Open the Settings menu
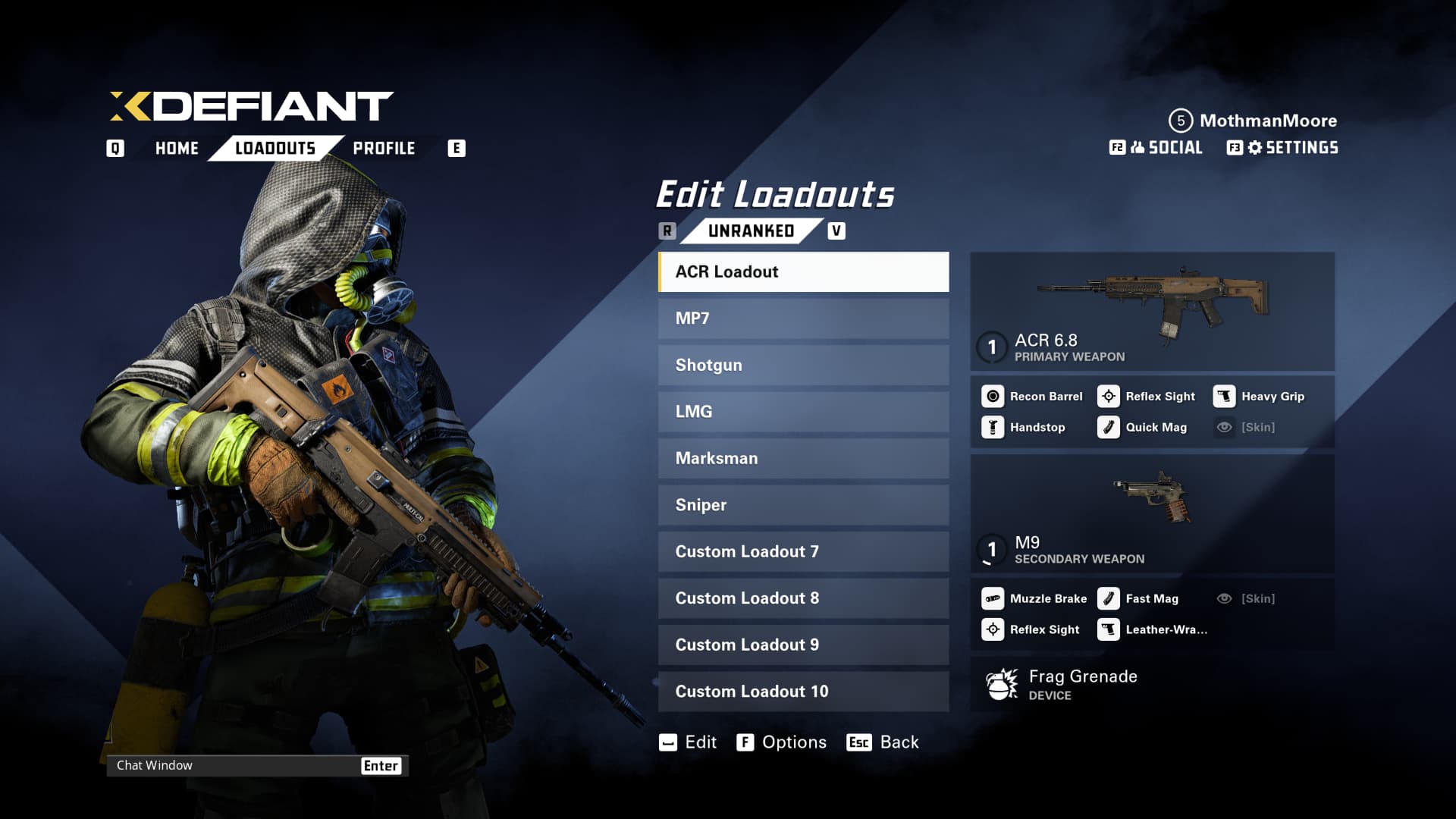Viewport: 1456px width, 819px height. click(x=1292, y=148)
